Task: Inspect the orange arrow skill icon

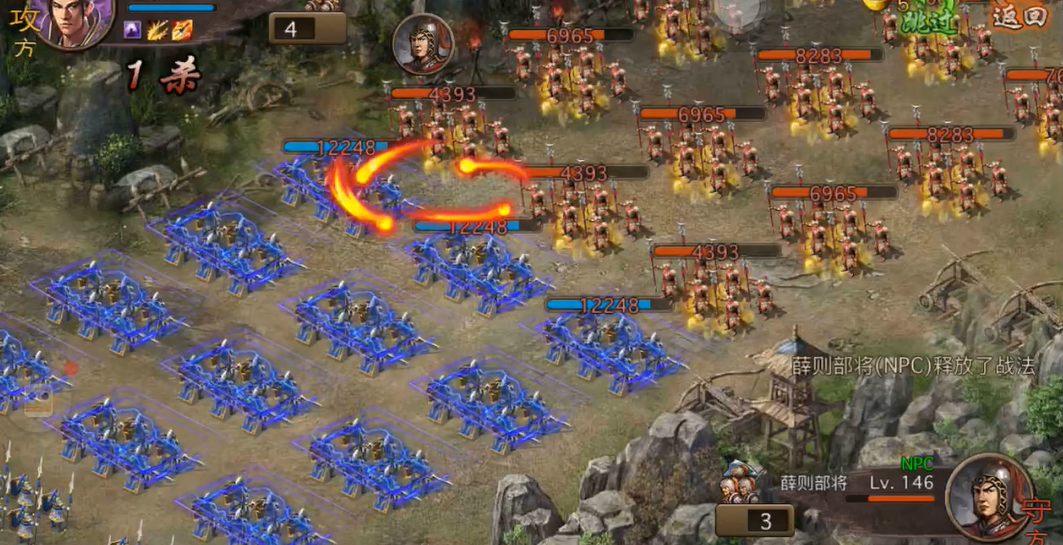Action: pyautogui.click(x=181, y=30)
